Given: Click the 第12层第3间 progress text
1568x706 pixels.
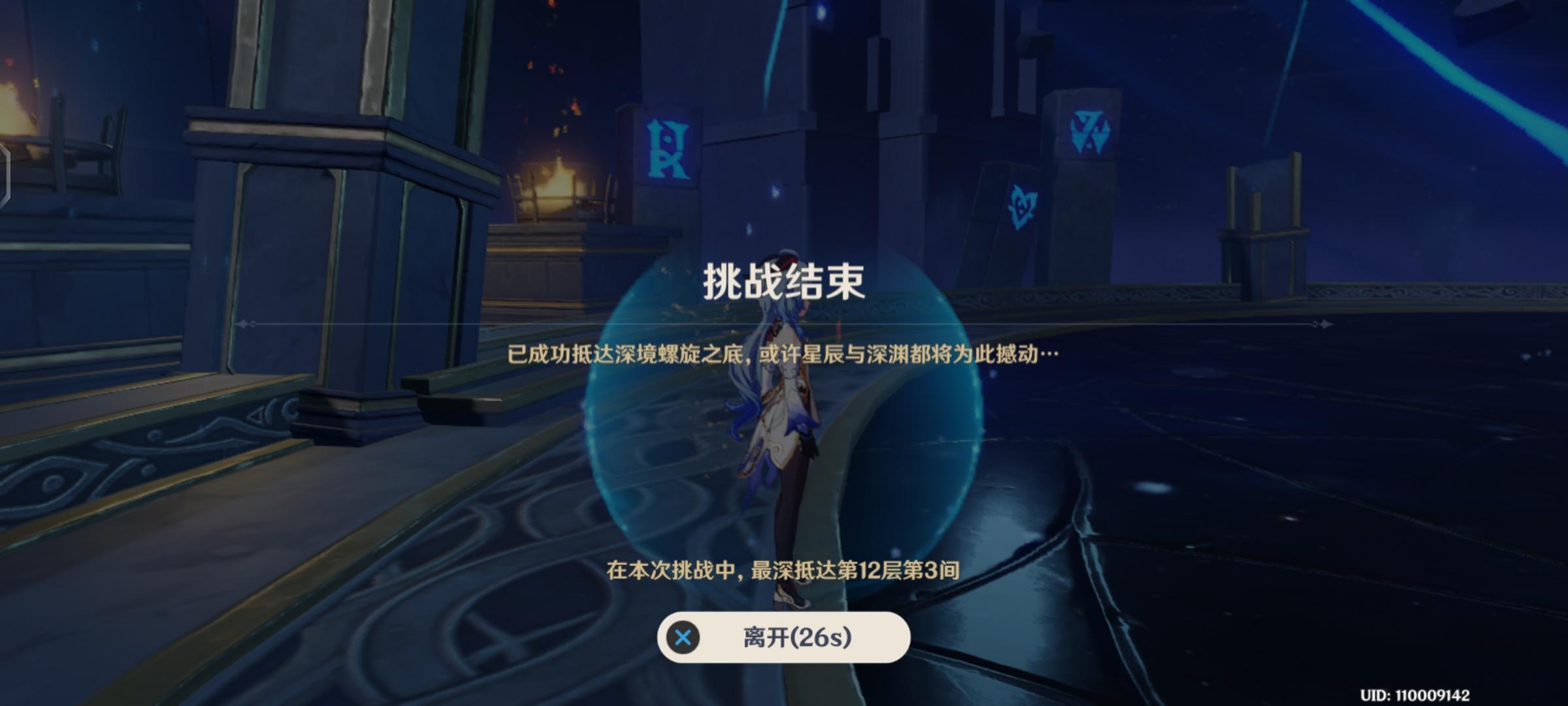Looking at the screenshot, I should (784, 571).
